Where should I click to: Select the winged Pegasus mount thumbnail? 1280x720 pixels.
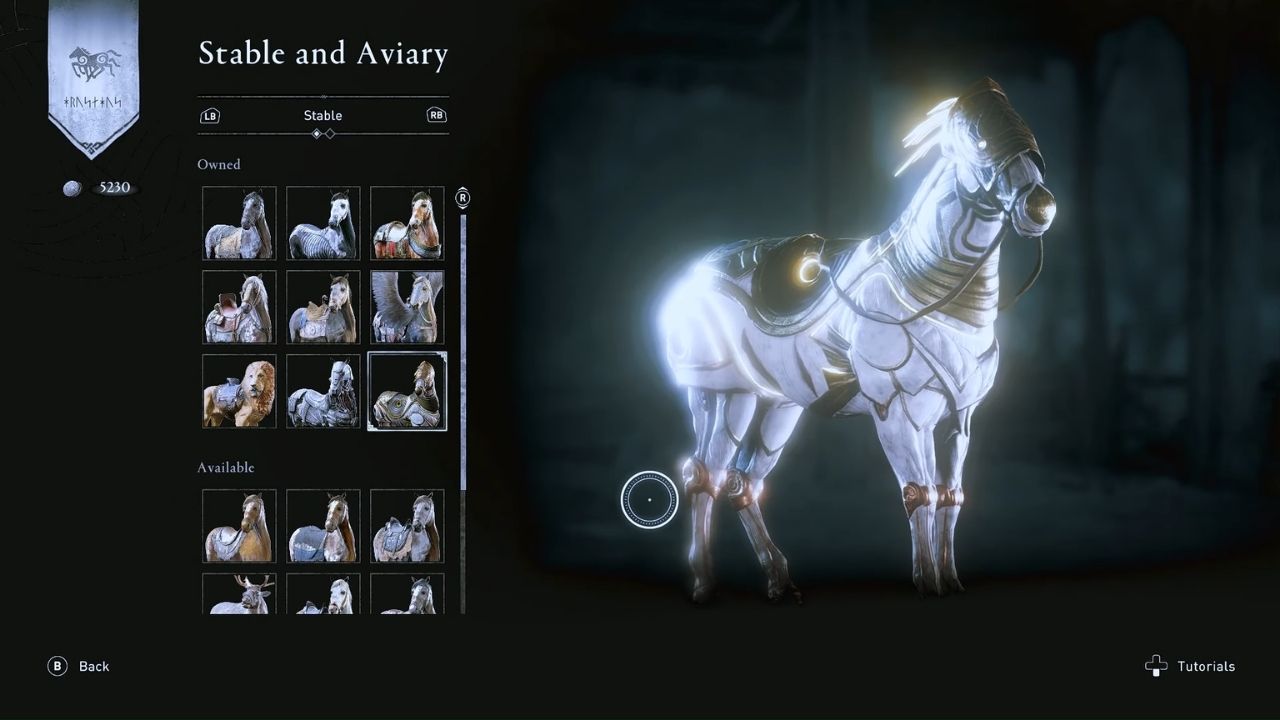(407, 307)
